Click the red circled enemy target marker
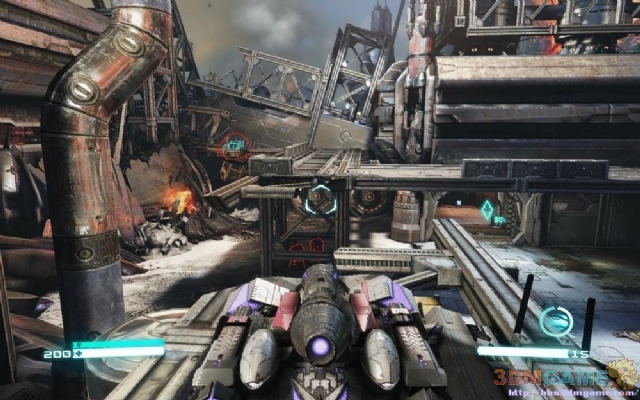The height and width of the screenshot is (400, 640). [235, 147]
